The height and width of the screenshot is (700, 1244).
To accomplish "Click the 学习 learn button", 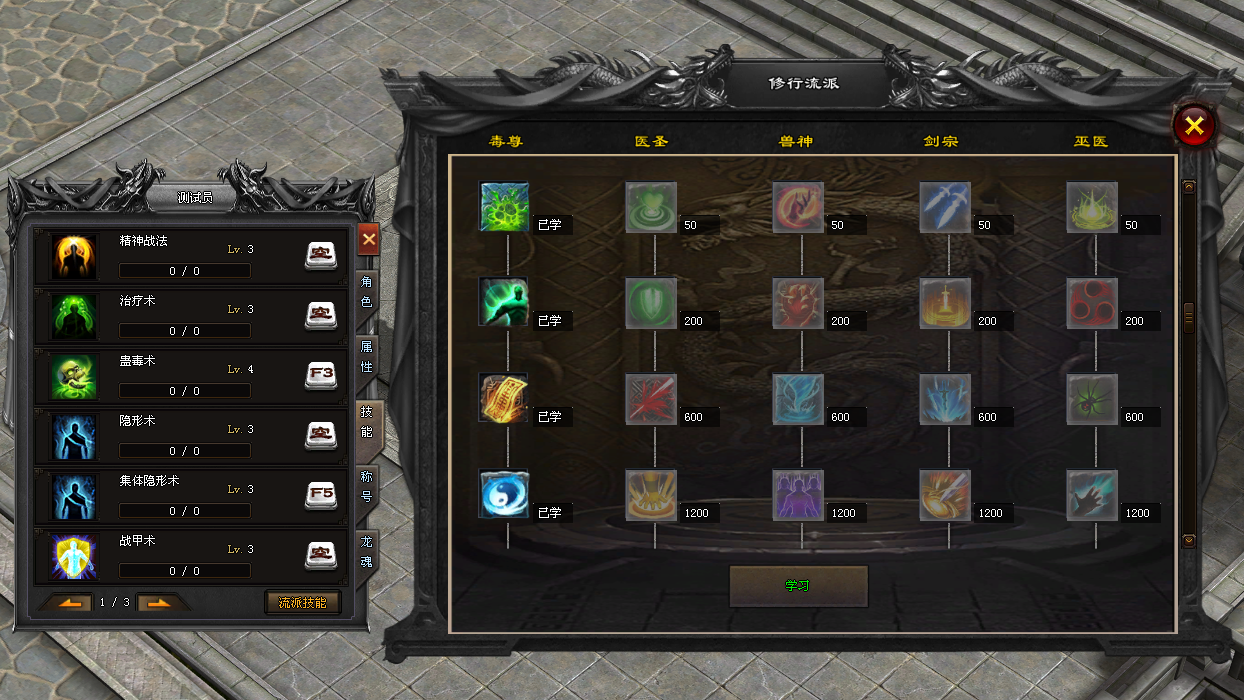I will click(798, 586).
